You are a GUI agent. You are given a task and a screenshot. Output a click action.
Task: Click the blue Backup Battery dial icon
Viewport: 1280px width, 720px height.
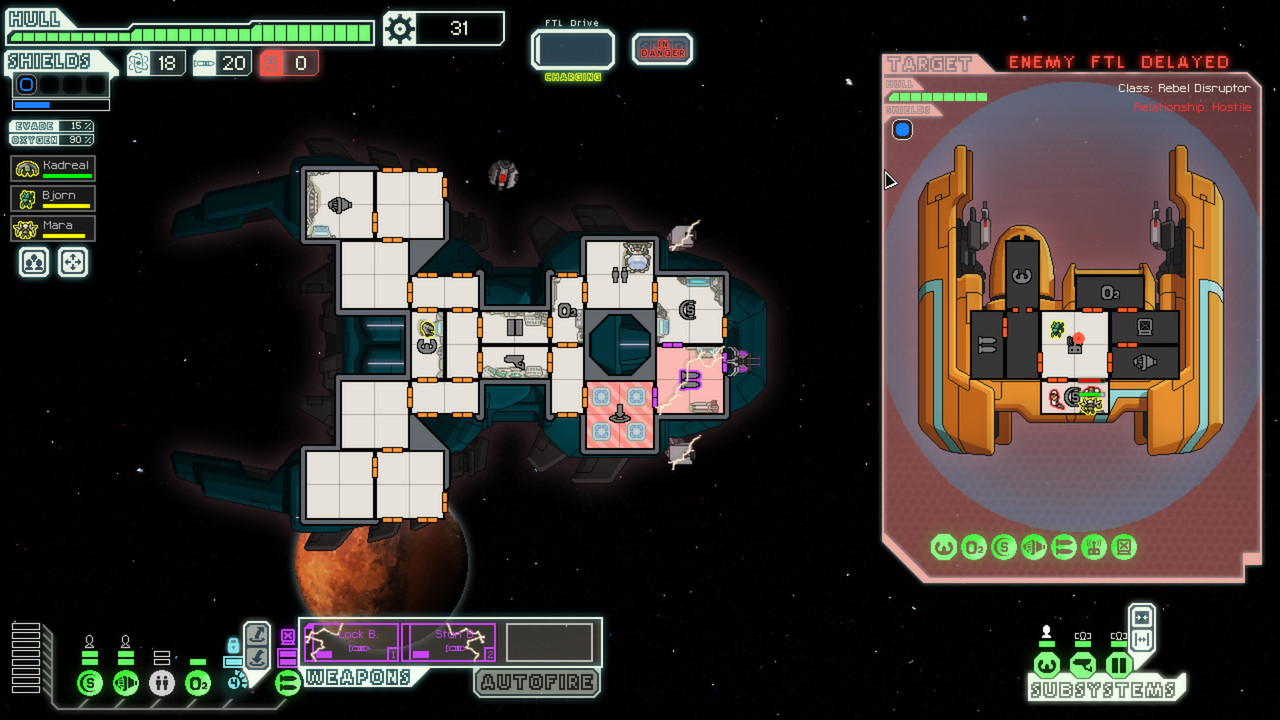pyautogui.click(x=234, y=681)
